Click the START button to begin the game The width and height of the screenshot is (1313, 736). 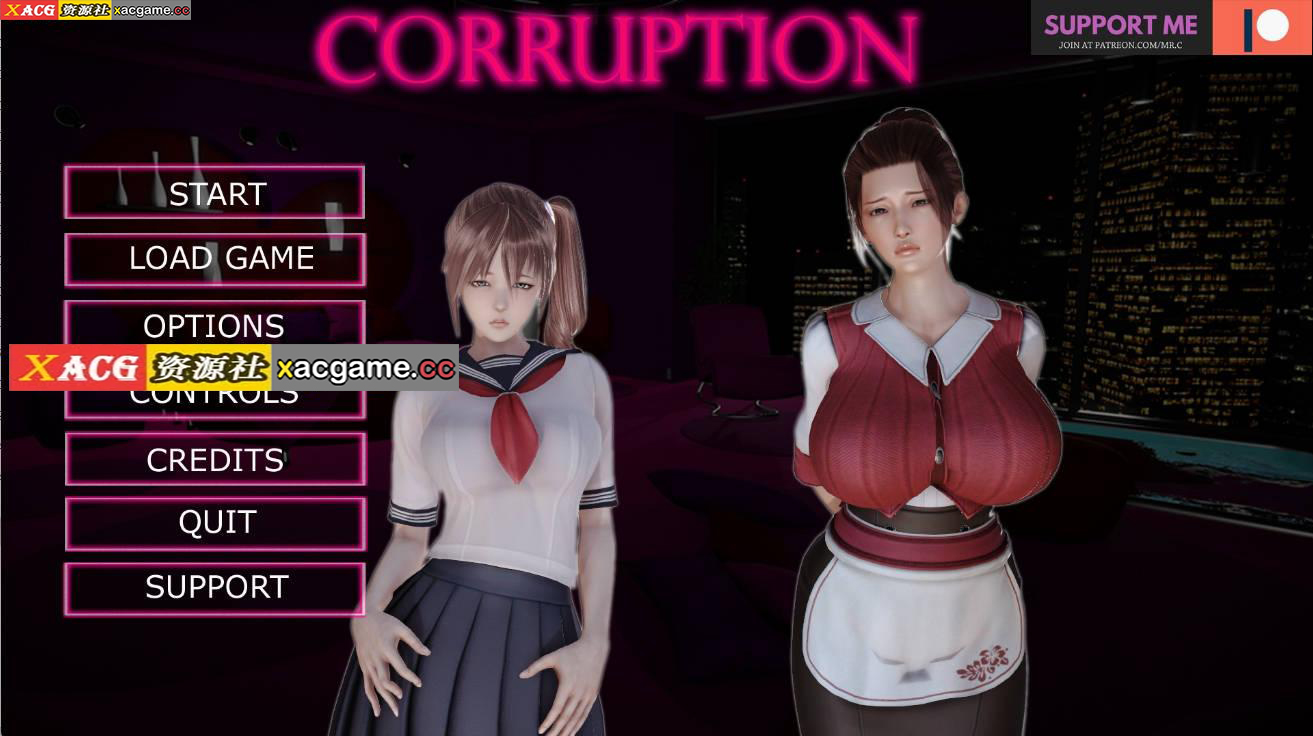click(x=214, y=193)
